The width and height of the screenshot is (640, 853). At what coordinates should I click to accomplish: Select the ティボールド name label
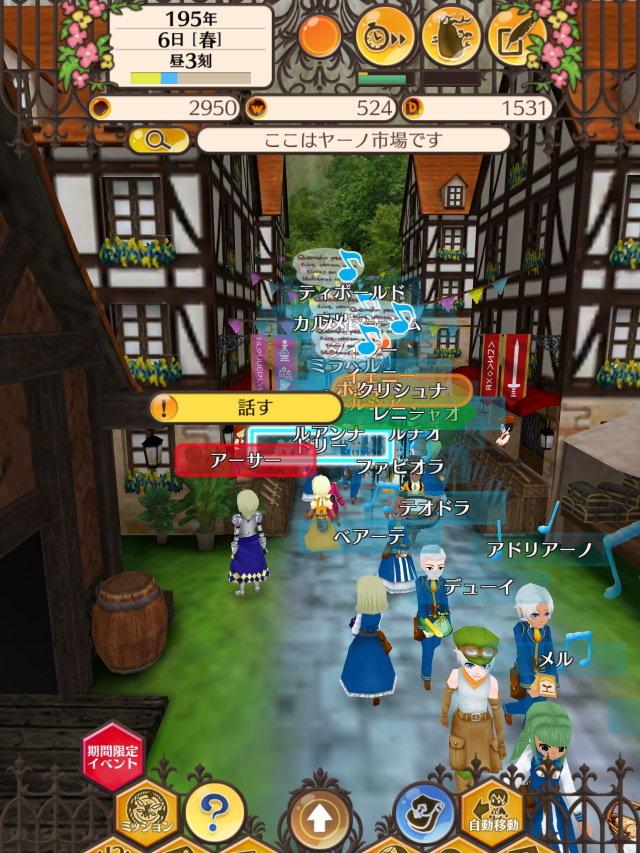(x=352, y=292)
